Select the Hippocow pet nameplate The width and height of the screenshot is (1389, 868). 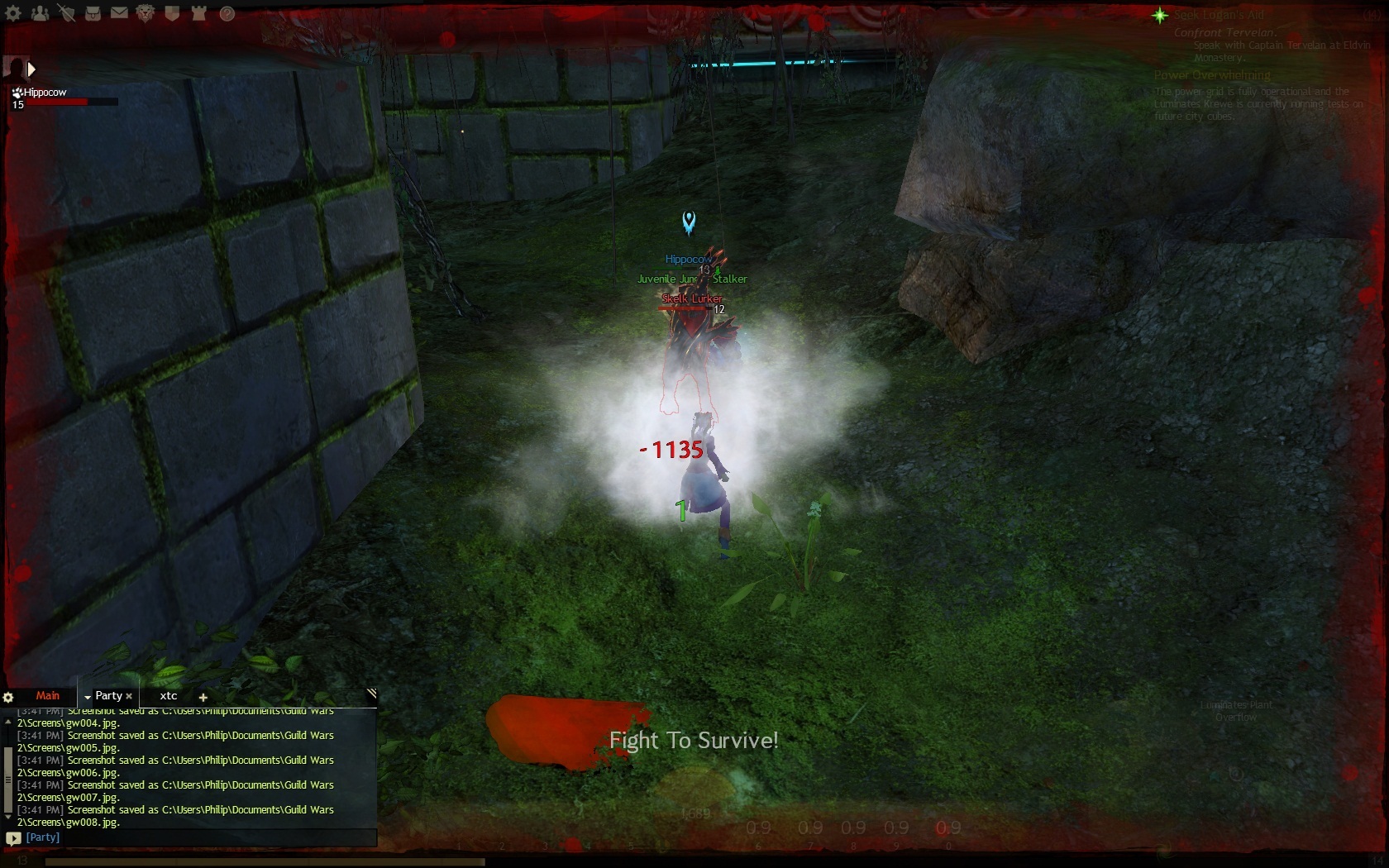pyautogui.click(x=45, y=93)
